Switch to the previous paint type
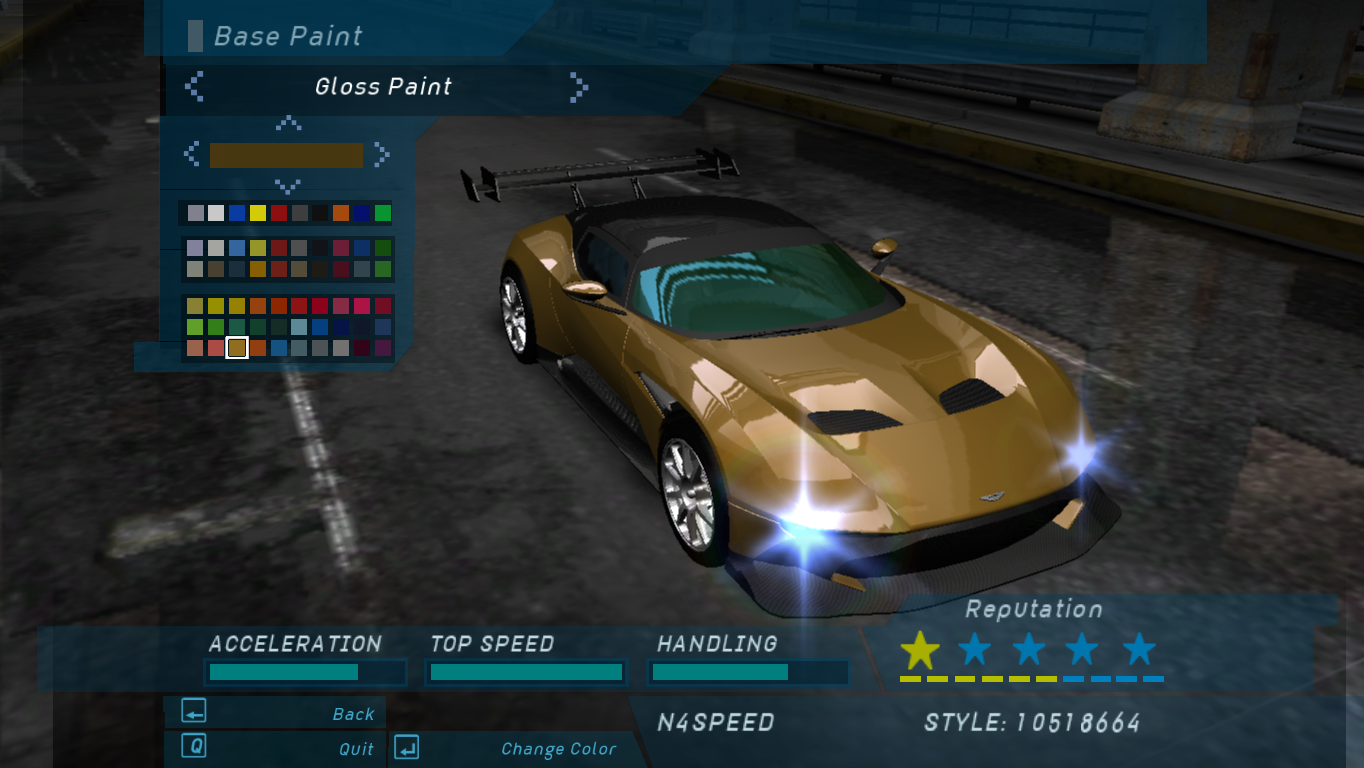Viewport: 1364px width, 768px height. click(195, 87)
